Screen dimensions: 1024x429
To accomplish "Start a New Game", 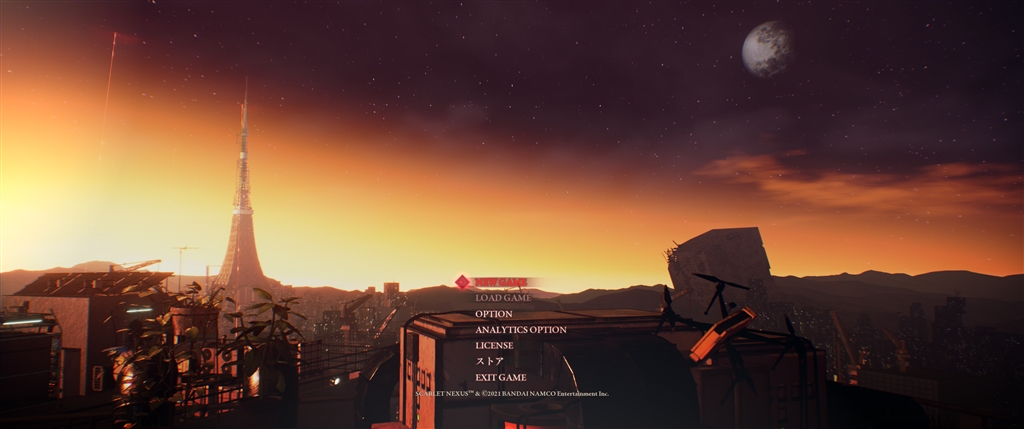I will 501,282.
